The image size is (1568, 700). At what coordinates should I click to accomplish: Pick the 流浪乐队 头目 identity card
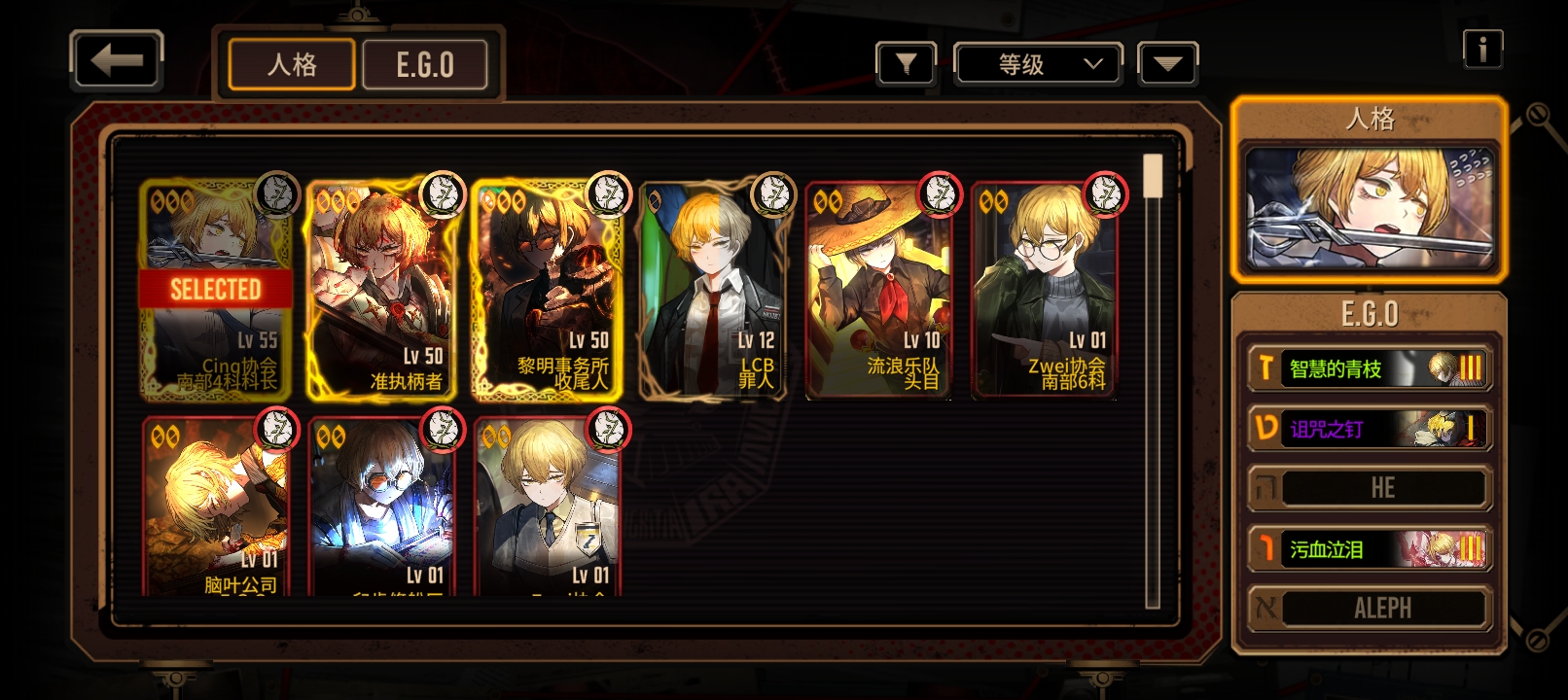(878, 292)
